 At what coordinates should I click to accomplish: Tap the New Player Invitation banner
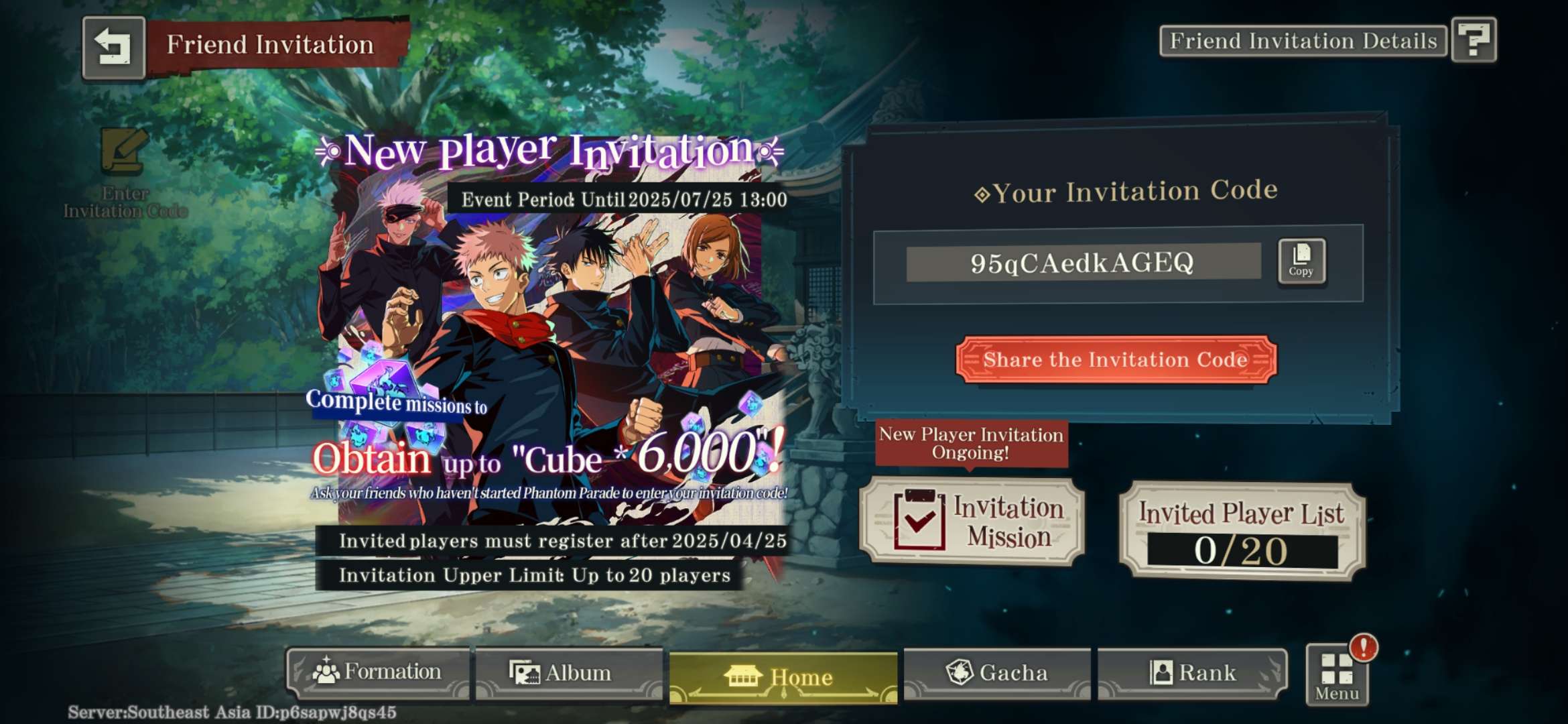coord(549,349)
